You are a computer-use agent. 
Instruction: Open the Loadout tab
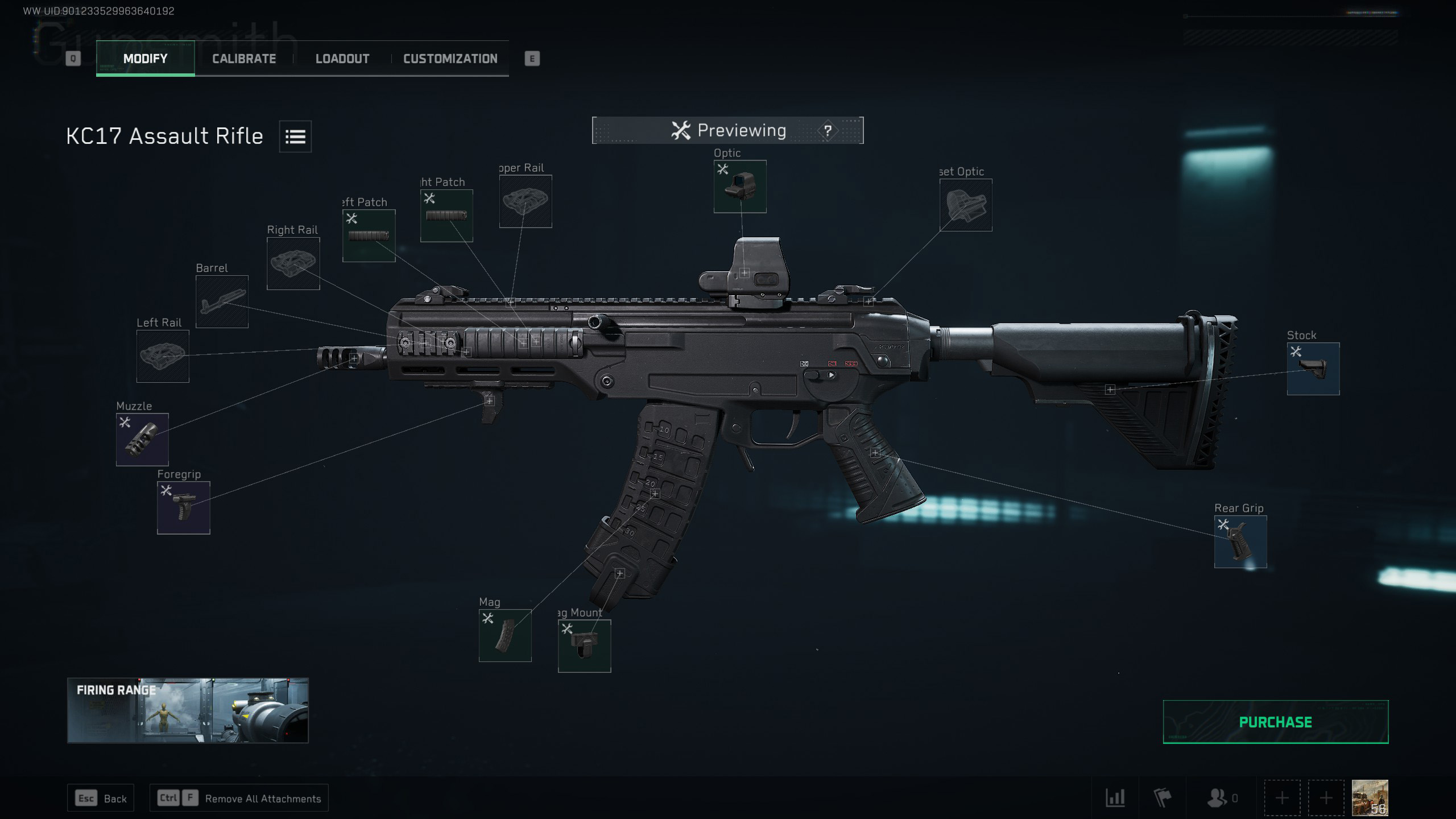[x=342, y=59]
